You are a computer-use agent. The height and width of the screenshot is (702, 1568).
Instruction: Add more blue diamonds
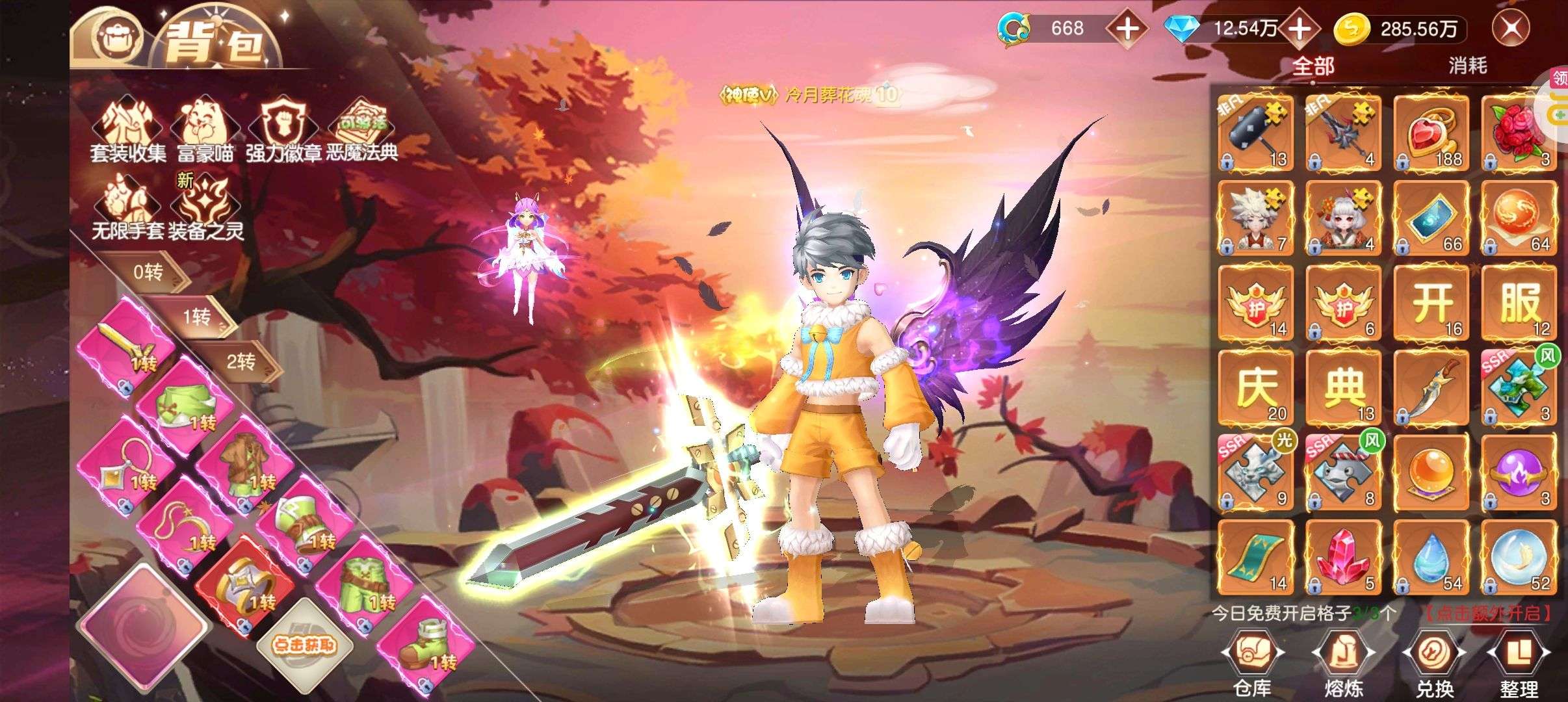[x=1299, y=29]
